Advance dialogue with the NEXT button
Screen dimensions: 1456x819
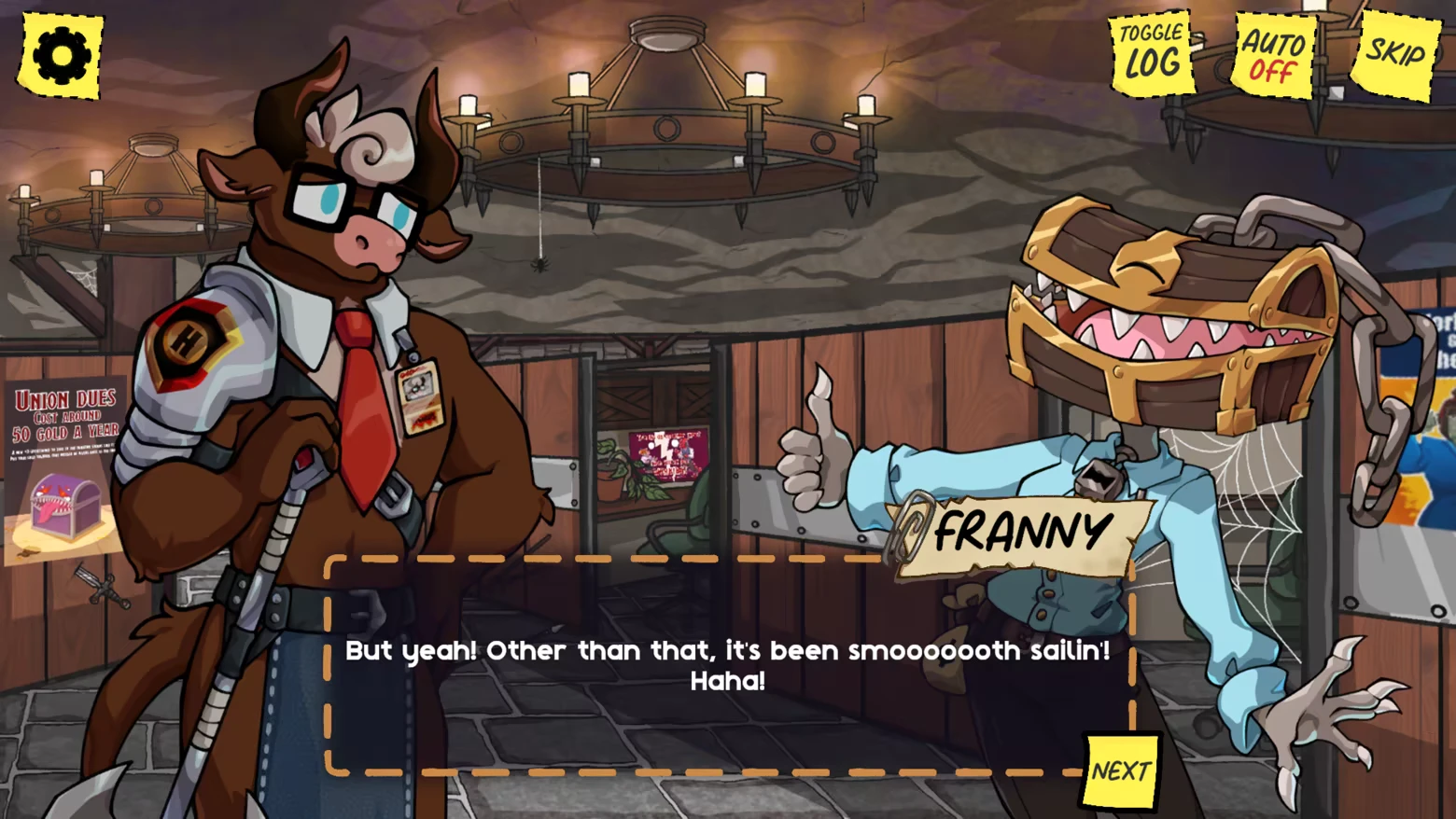pyautogui.click(x=1122, y=770)
